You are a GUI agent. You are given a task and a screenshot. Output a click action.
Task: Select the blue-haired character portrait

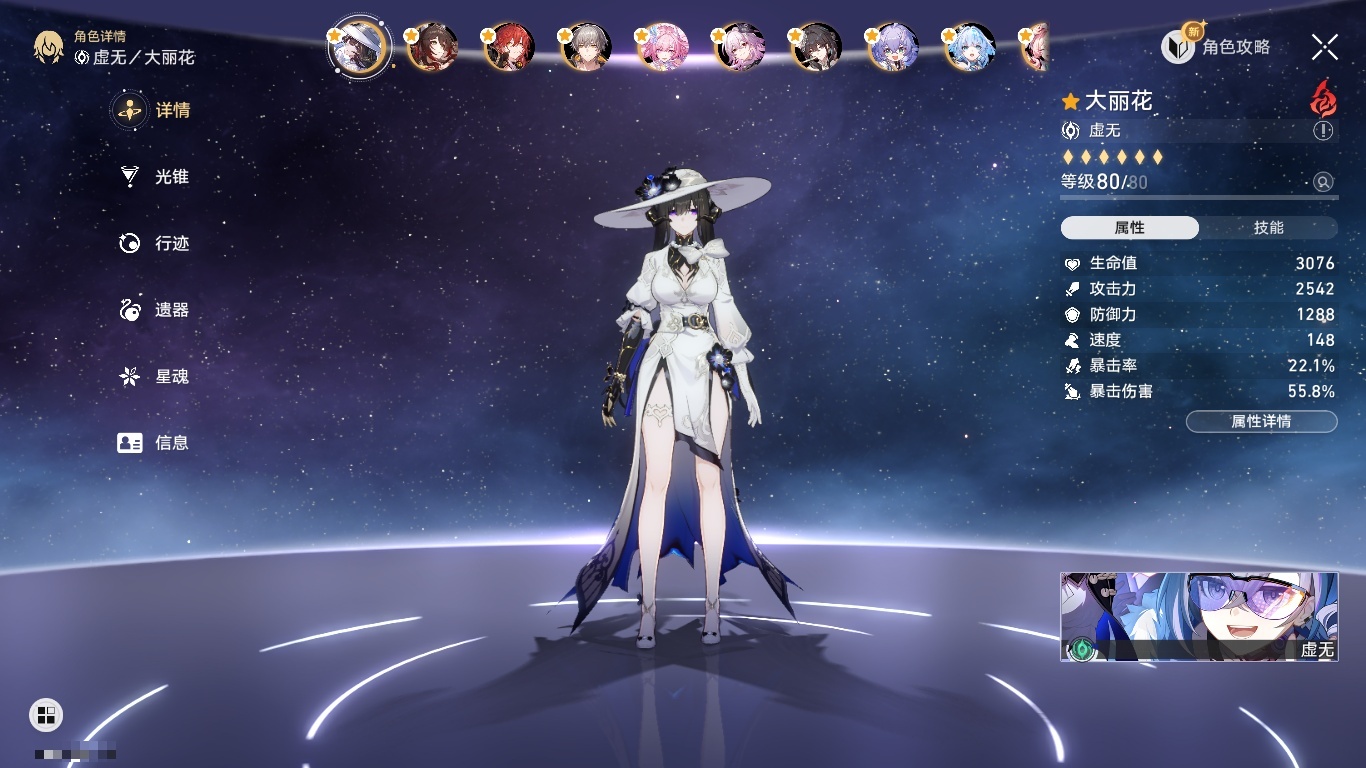969,47
